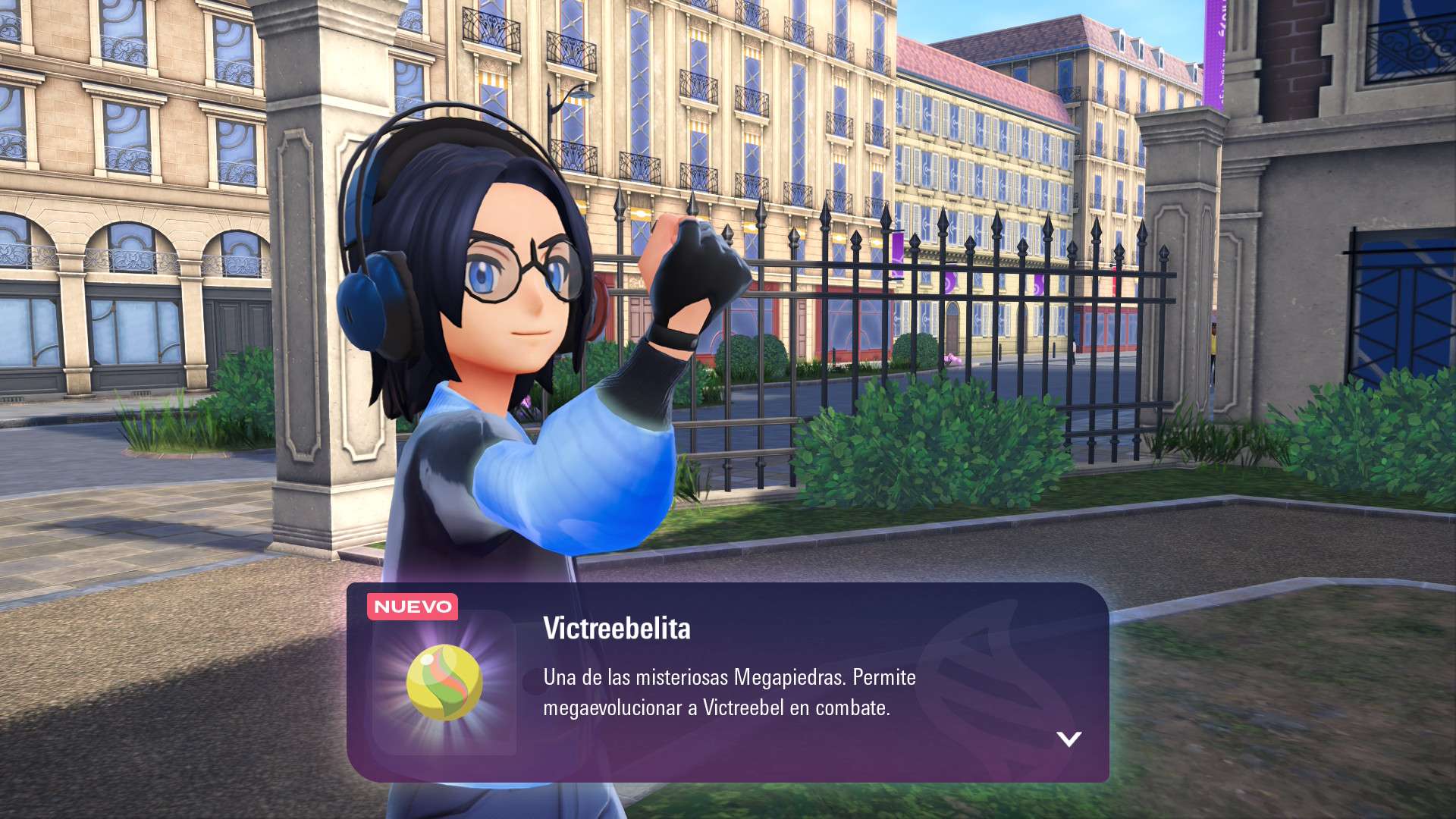Advance dialogue with the down arrow
The width and height of the screenshot is (1456, 819).
(1068, 739)
